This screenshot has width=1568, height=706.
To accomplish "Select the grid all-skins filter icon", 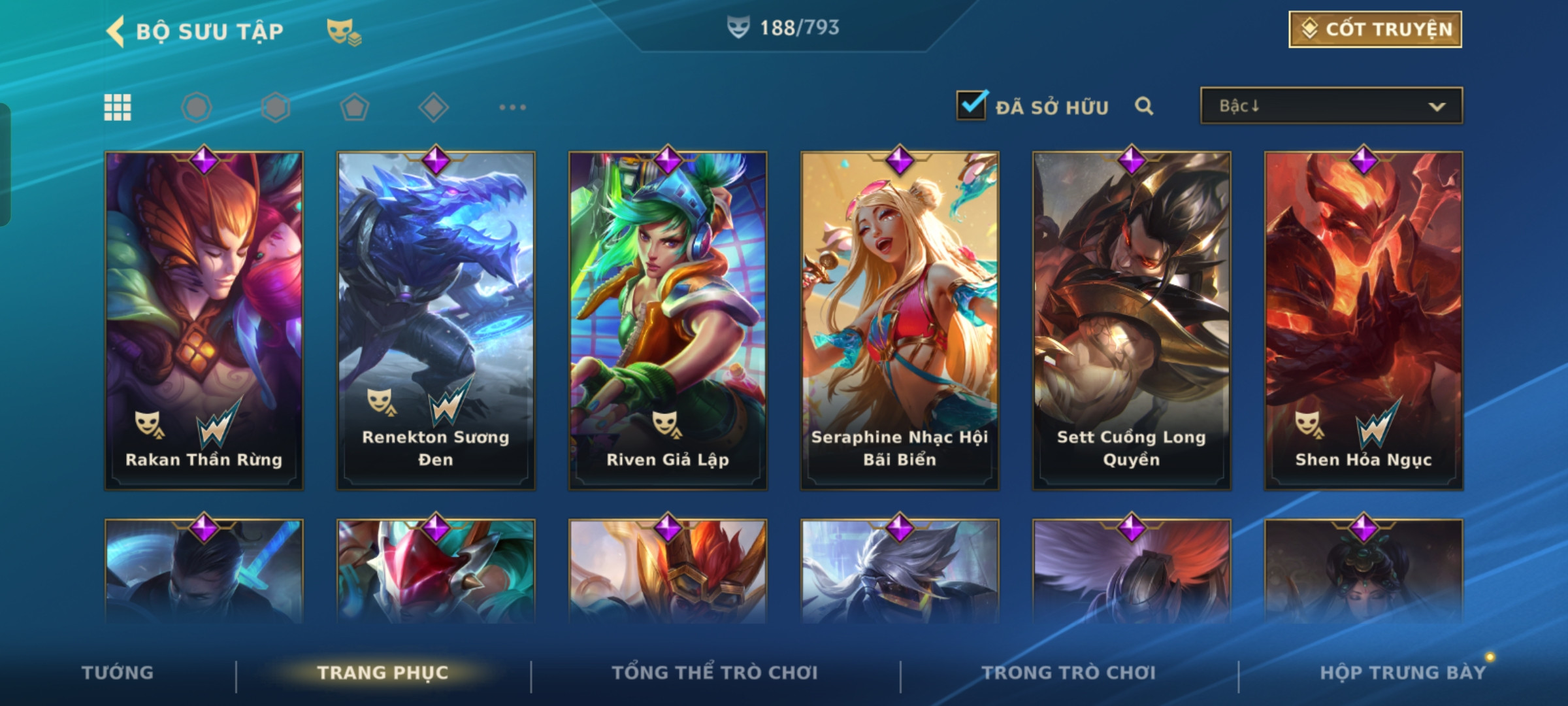I will pyautogui.click(x=118, y=107).
